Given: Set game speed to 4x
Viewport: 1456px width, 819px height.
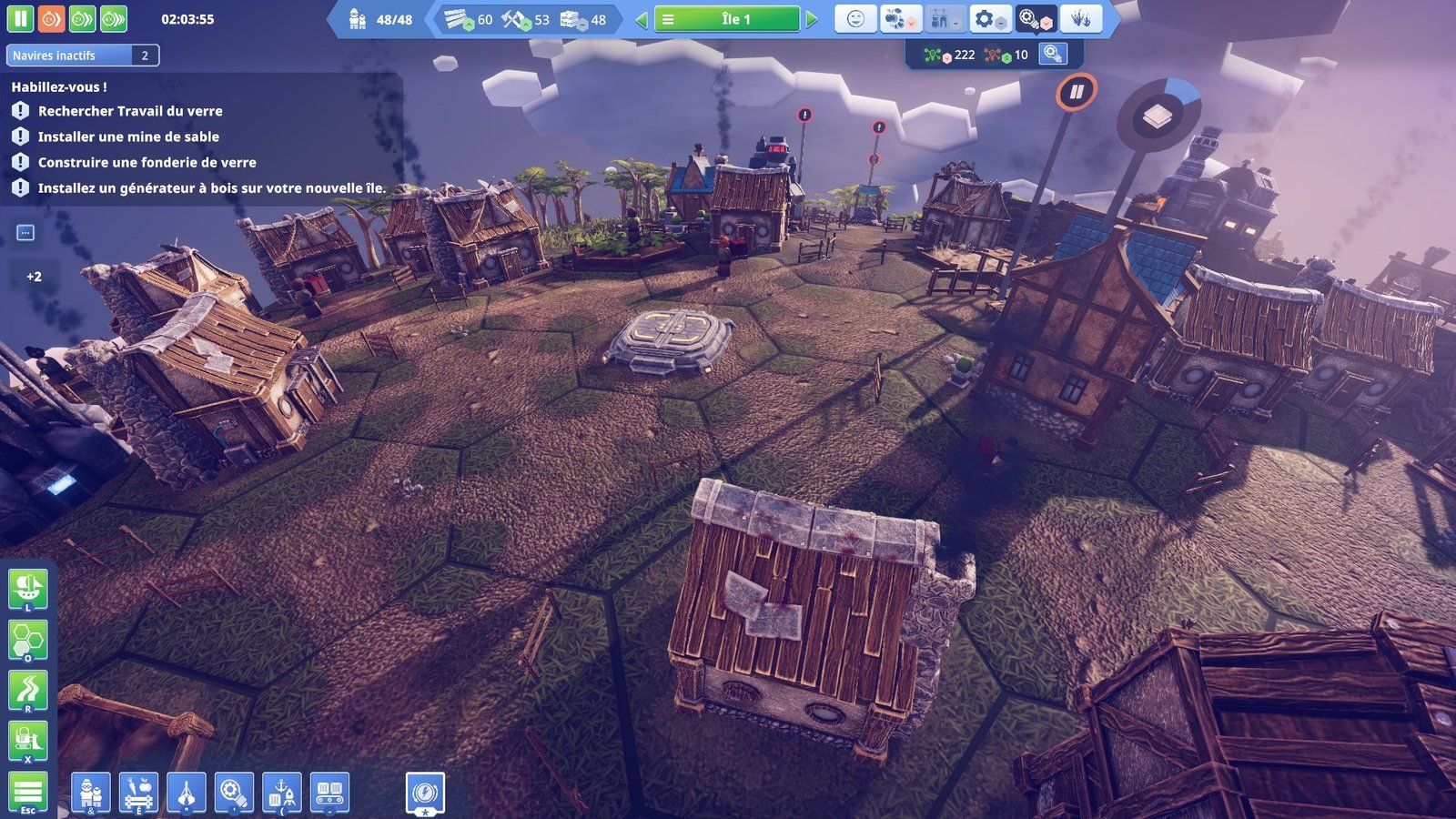Looking at the screenshot, I should tap(114, 18).
